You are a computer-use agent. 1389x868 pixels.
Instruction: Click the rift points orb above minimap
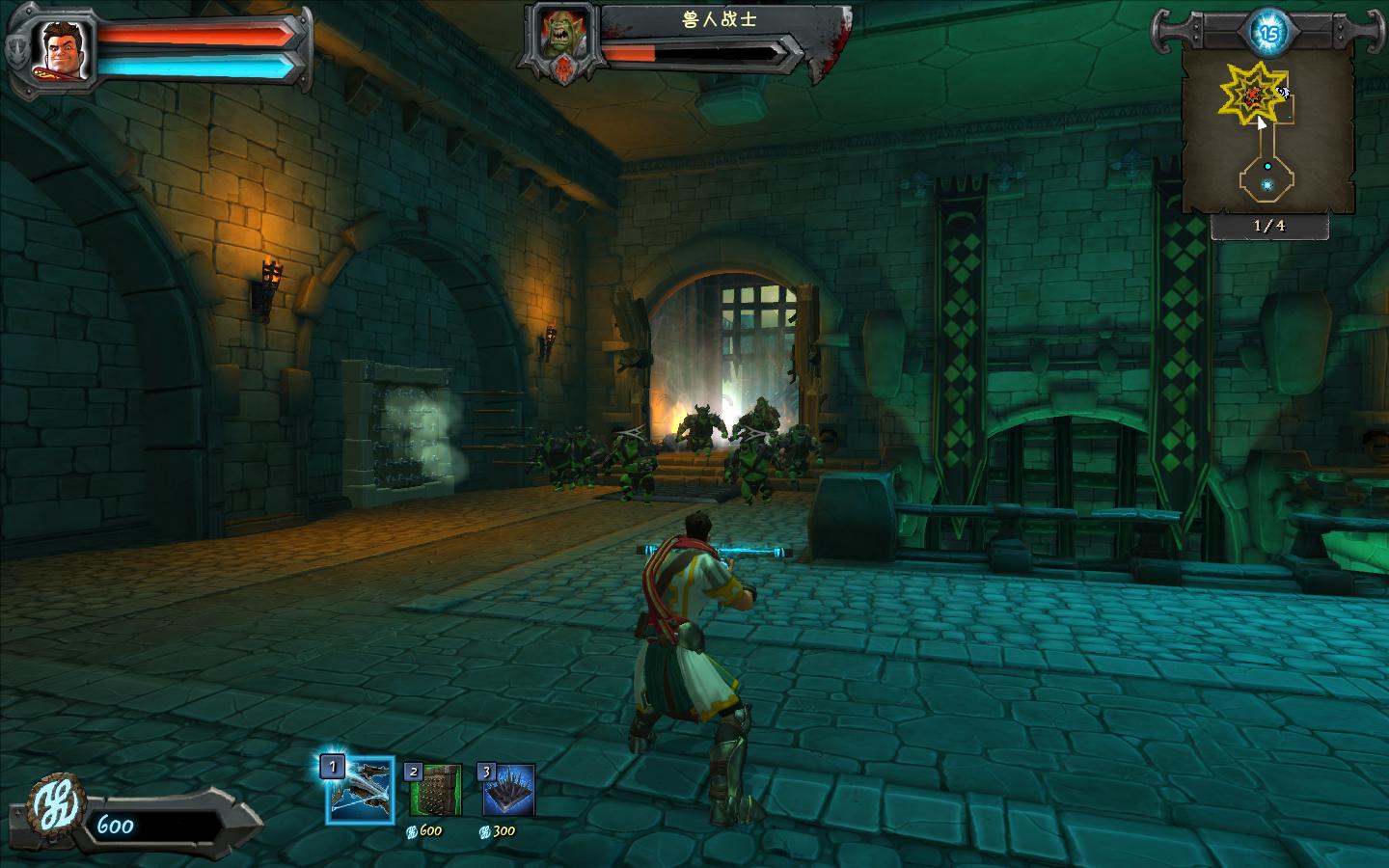pyautogui.click(x=1267, y=32)
